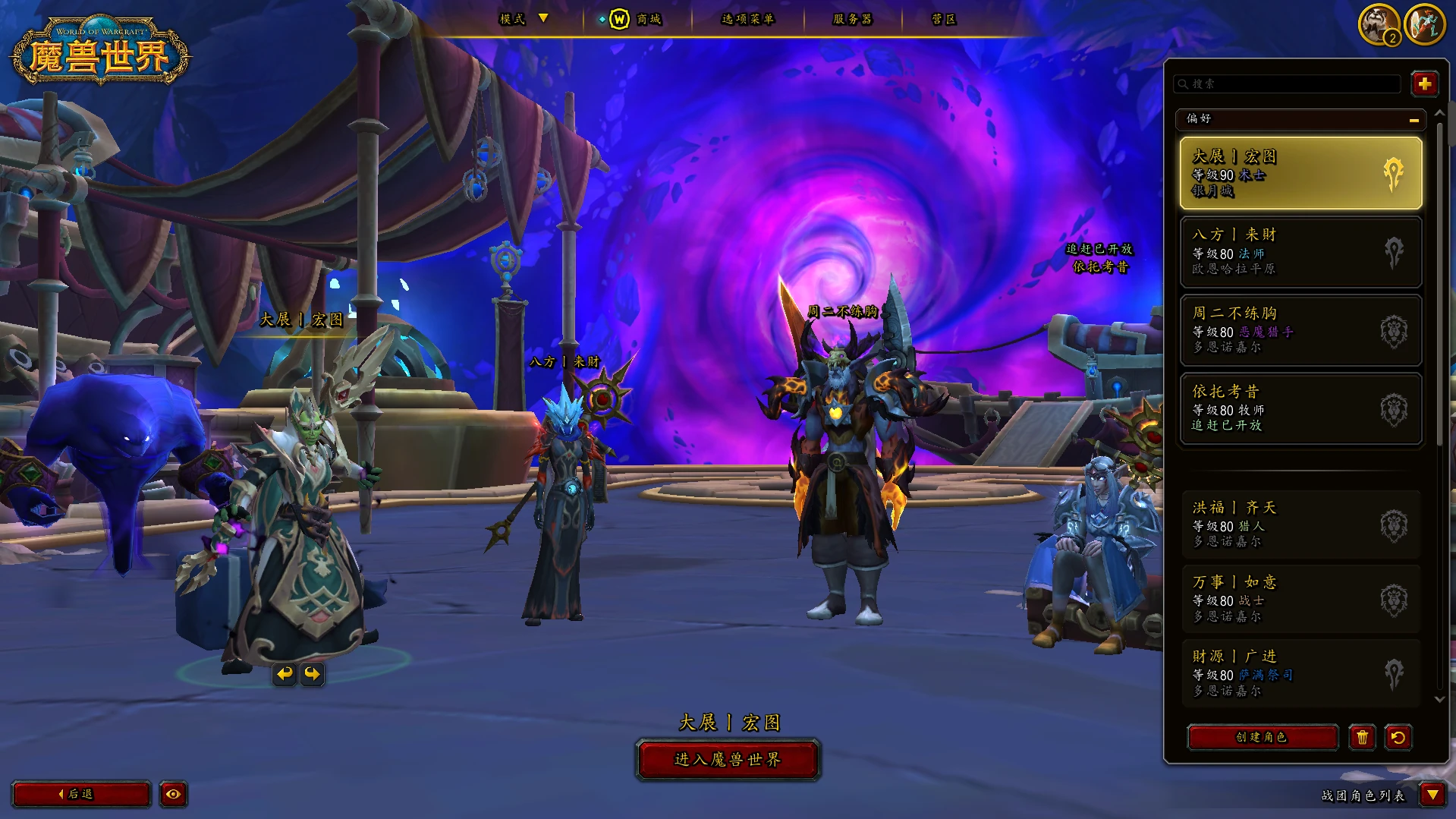Select priest 依托考昔 from the list

(x=1300, y=408)
